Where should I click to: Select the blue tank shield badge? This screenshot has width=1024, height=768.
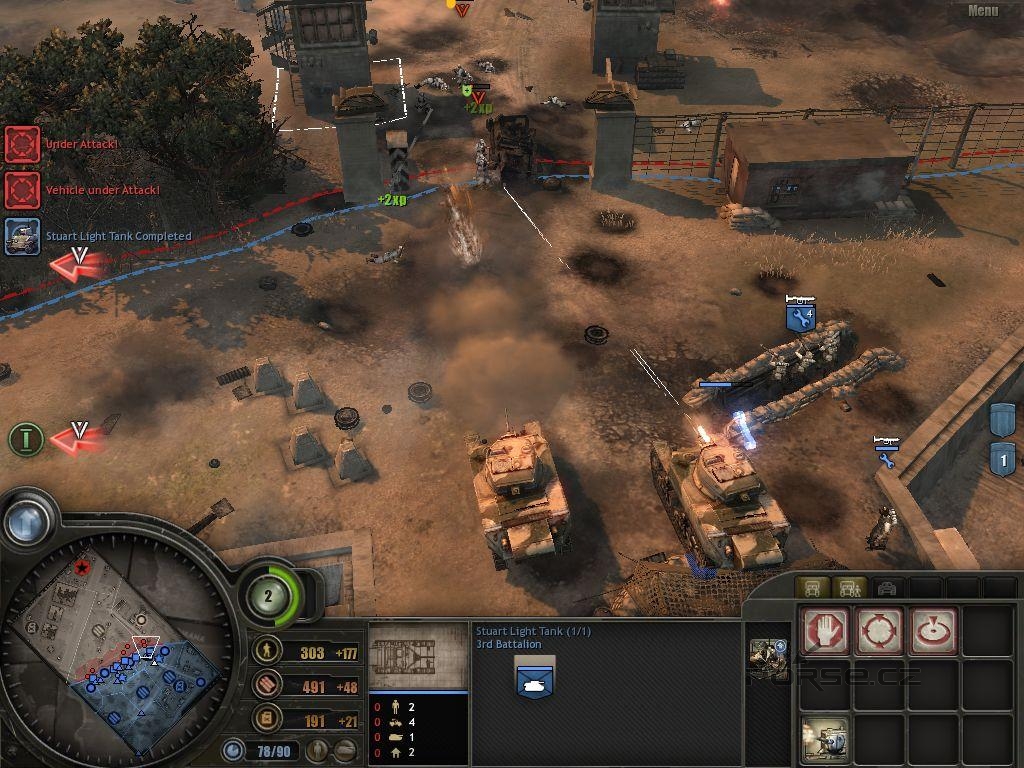pyautogui.click(x=535, y=681)
